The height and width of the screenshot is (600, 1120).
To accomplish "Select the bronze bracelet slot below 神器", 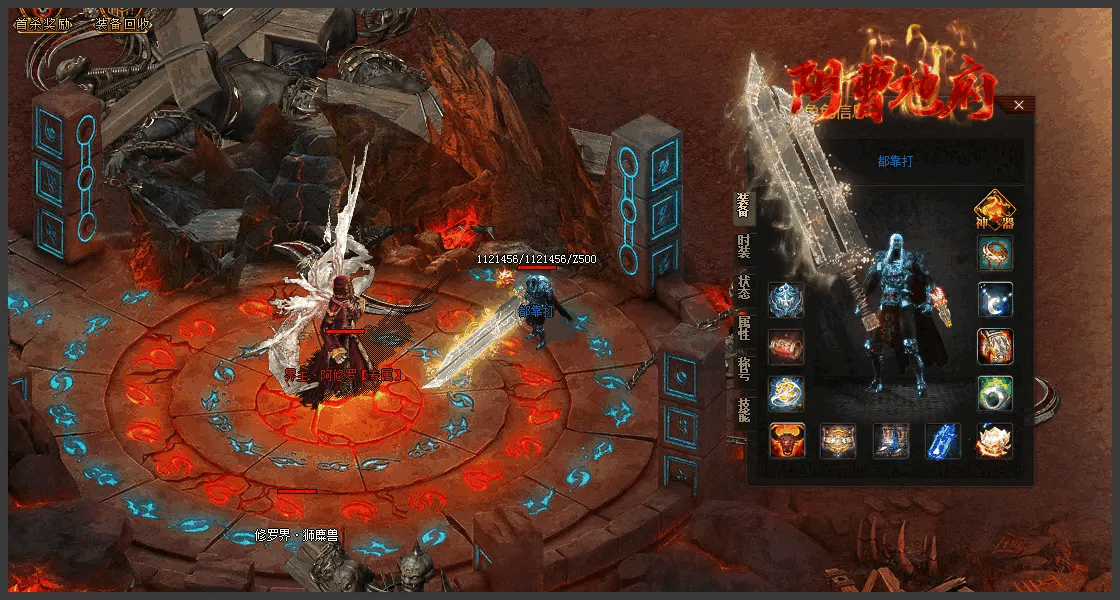I will tap(995, 254).
